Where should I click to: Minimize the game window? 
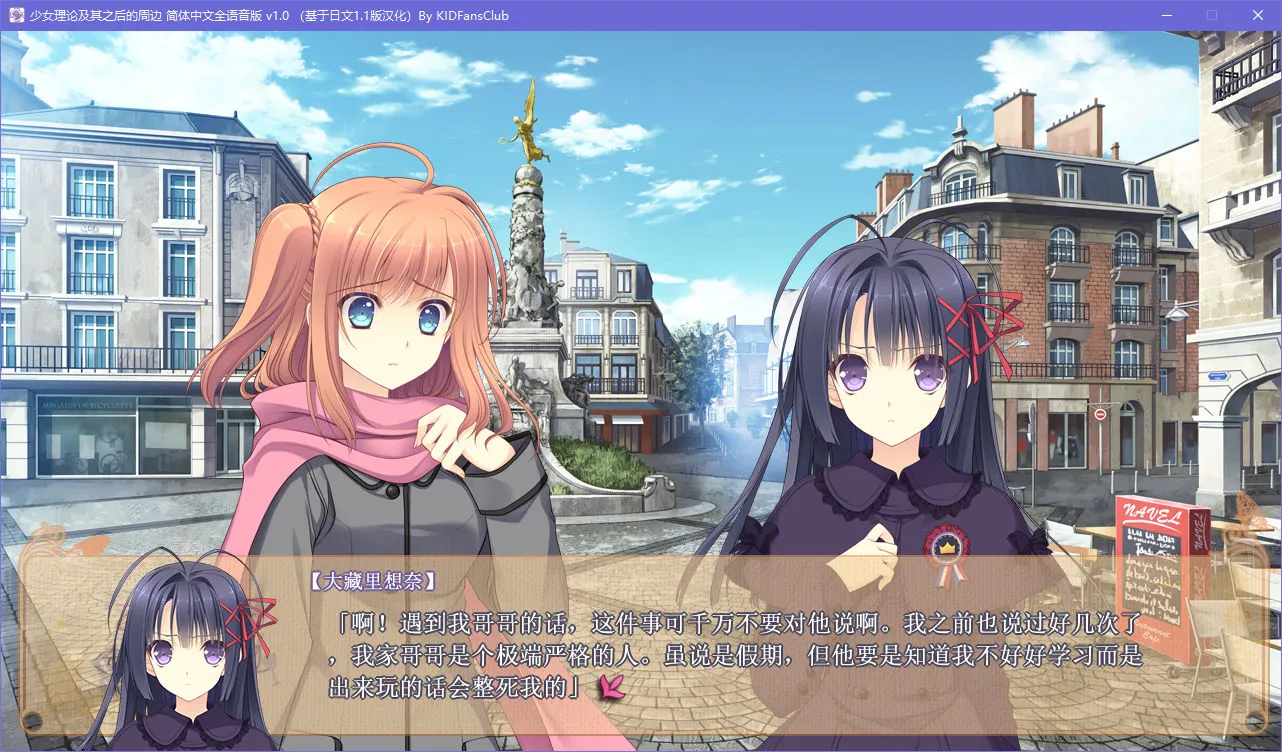tap(1167, 15)
